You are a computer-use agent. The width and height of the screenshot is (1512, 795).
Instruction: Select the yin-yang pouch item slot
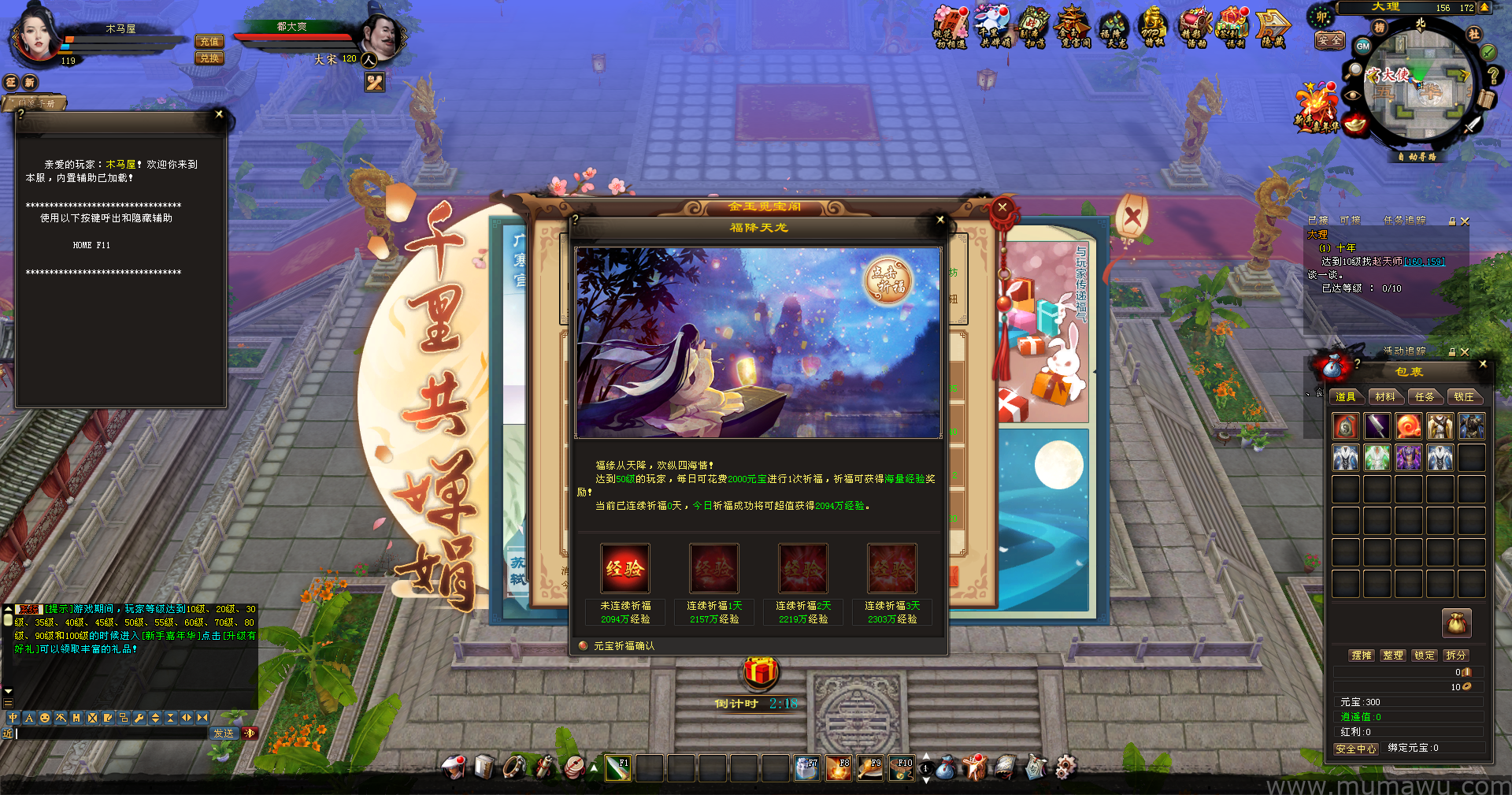[1346, 426]
